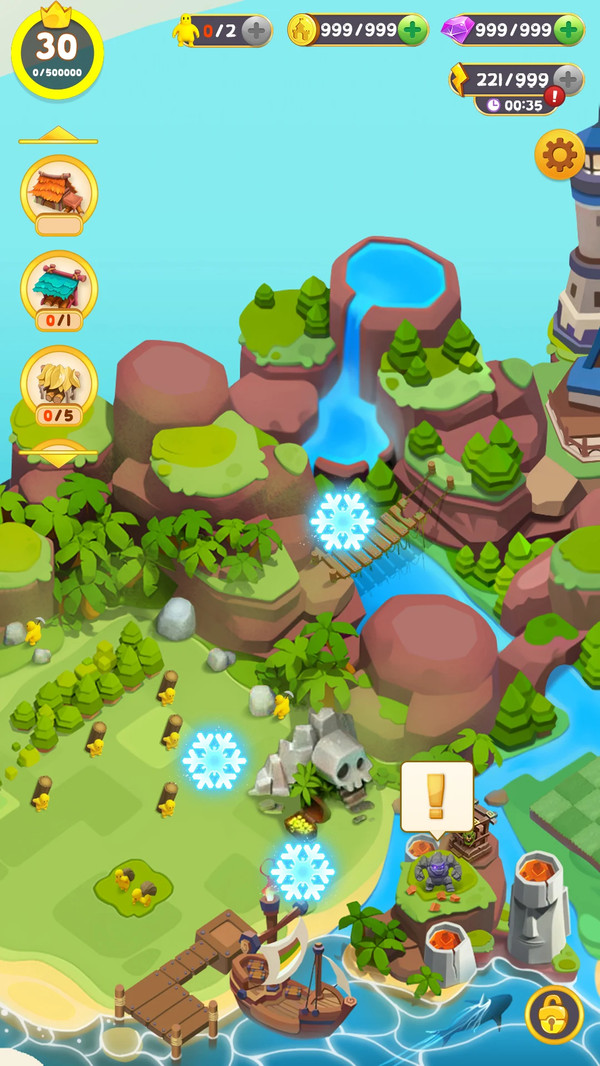
Task: Open the exclamation mark quest bubble
Action: (436, 796)
